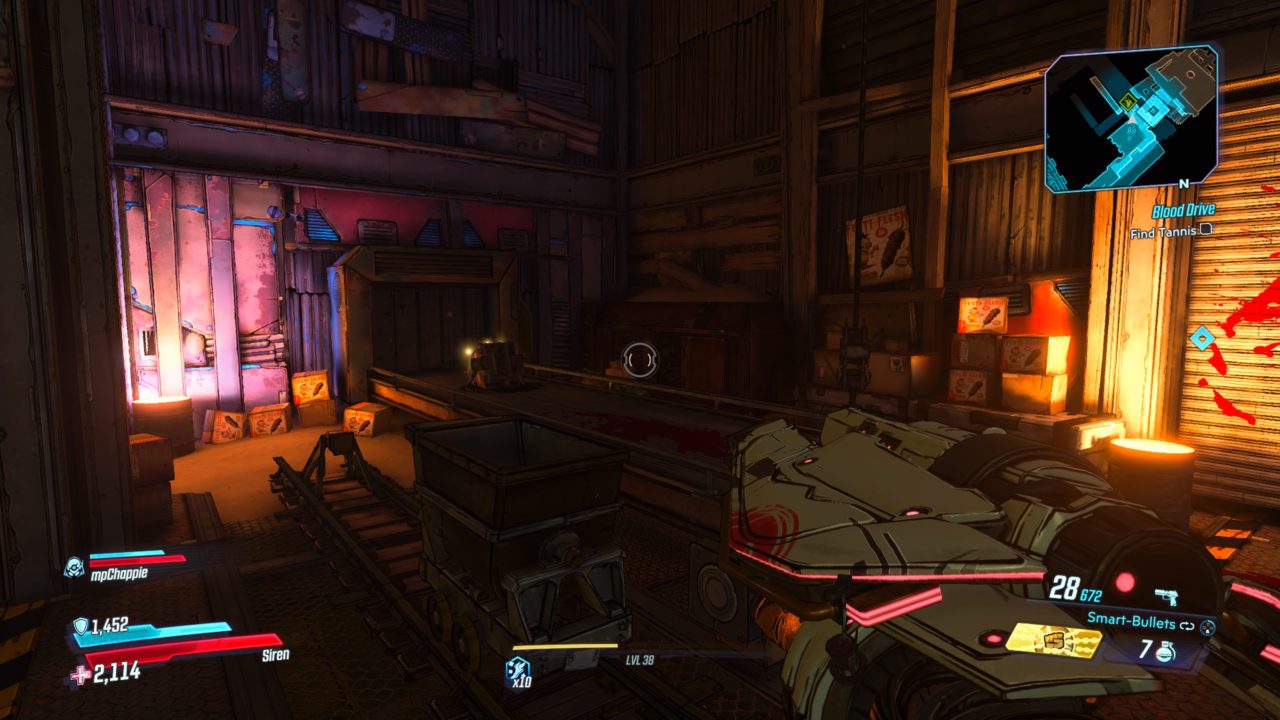
Task: Select the pistol ammo-type icon
Action: point(1166,595)
